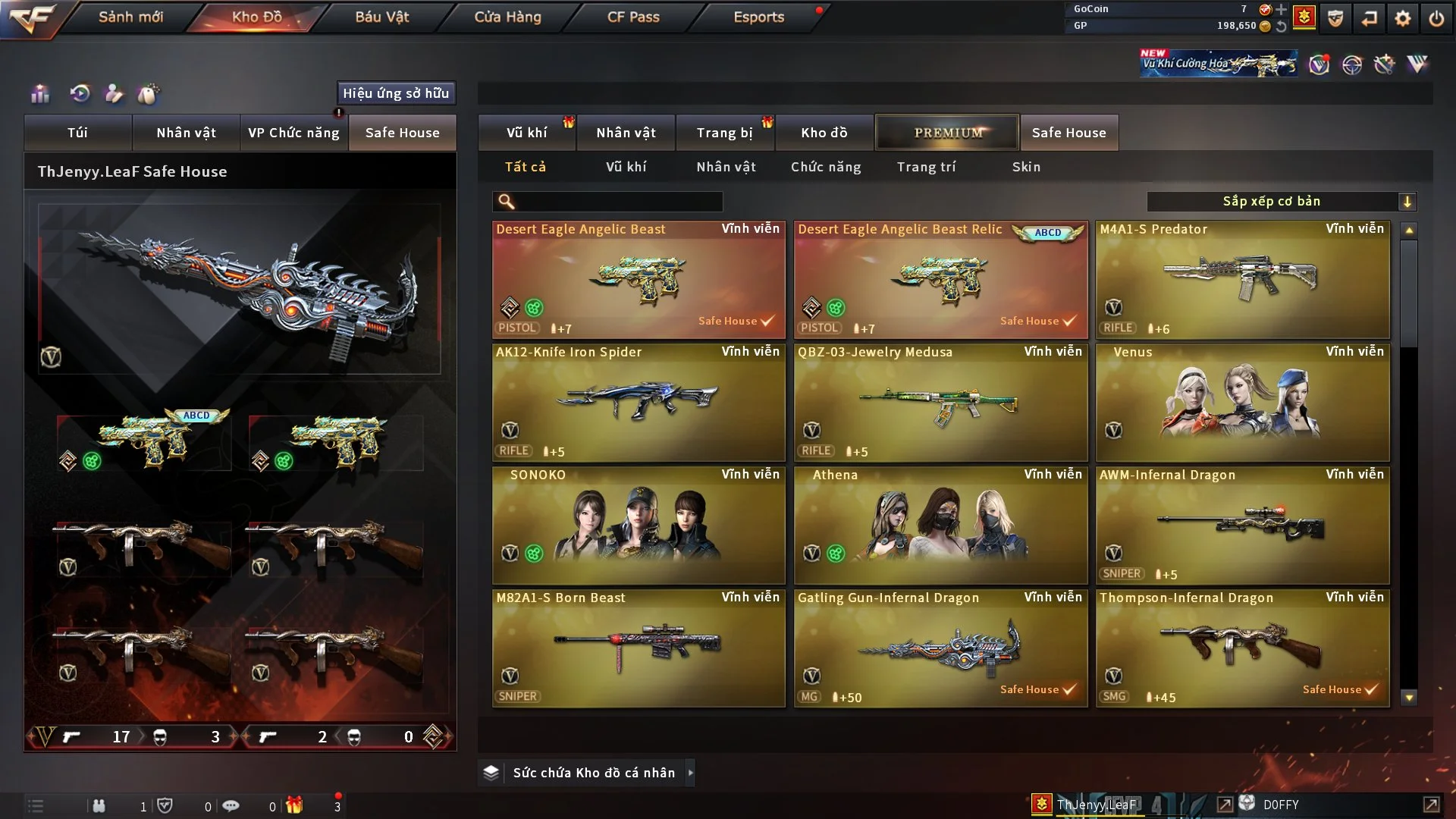Image resolution: width=1456 pixels, height=819 pixels.
Task: Pick the Venus character card
Action: [x=1242, y=402]
